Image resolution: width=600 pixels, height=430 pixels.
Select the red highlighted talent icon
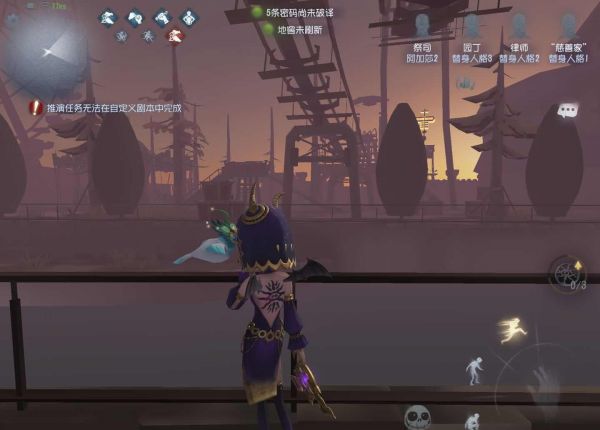click(x=175, y=37)
